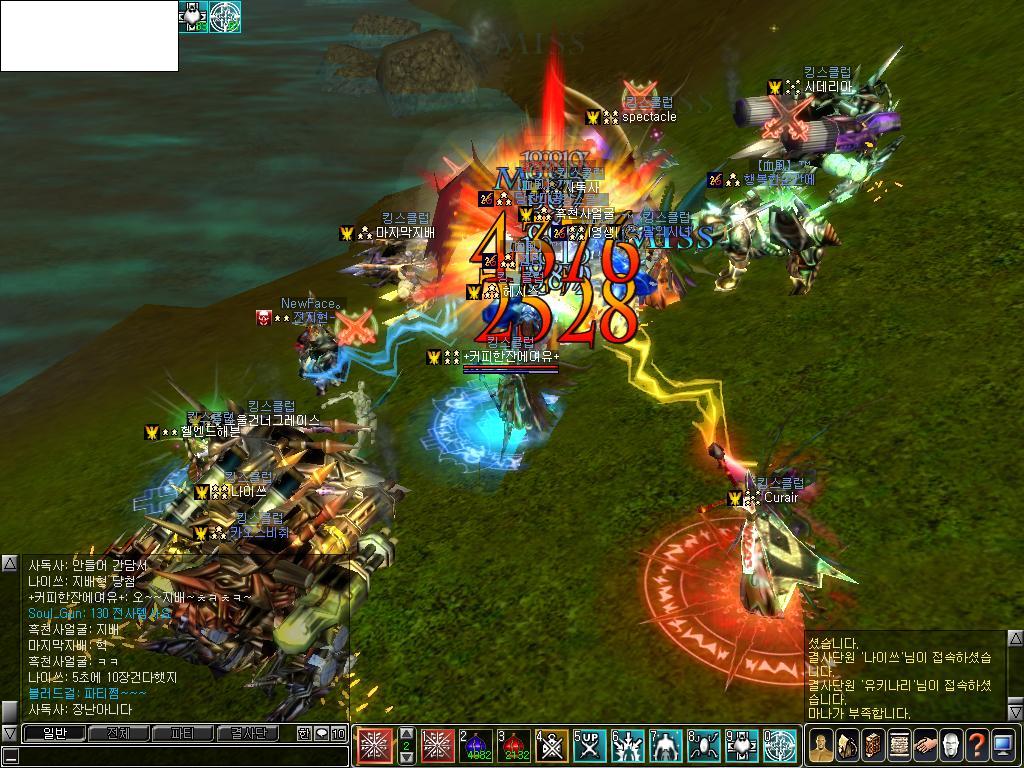Open the 파티 chat tab
This screenshot has width=1024, height=768.
pos(183,733)
